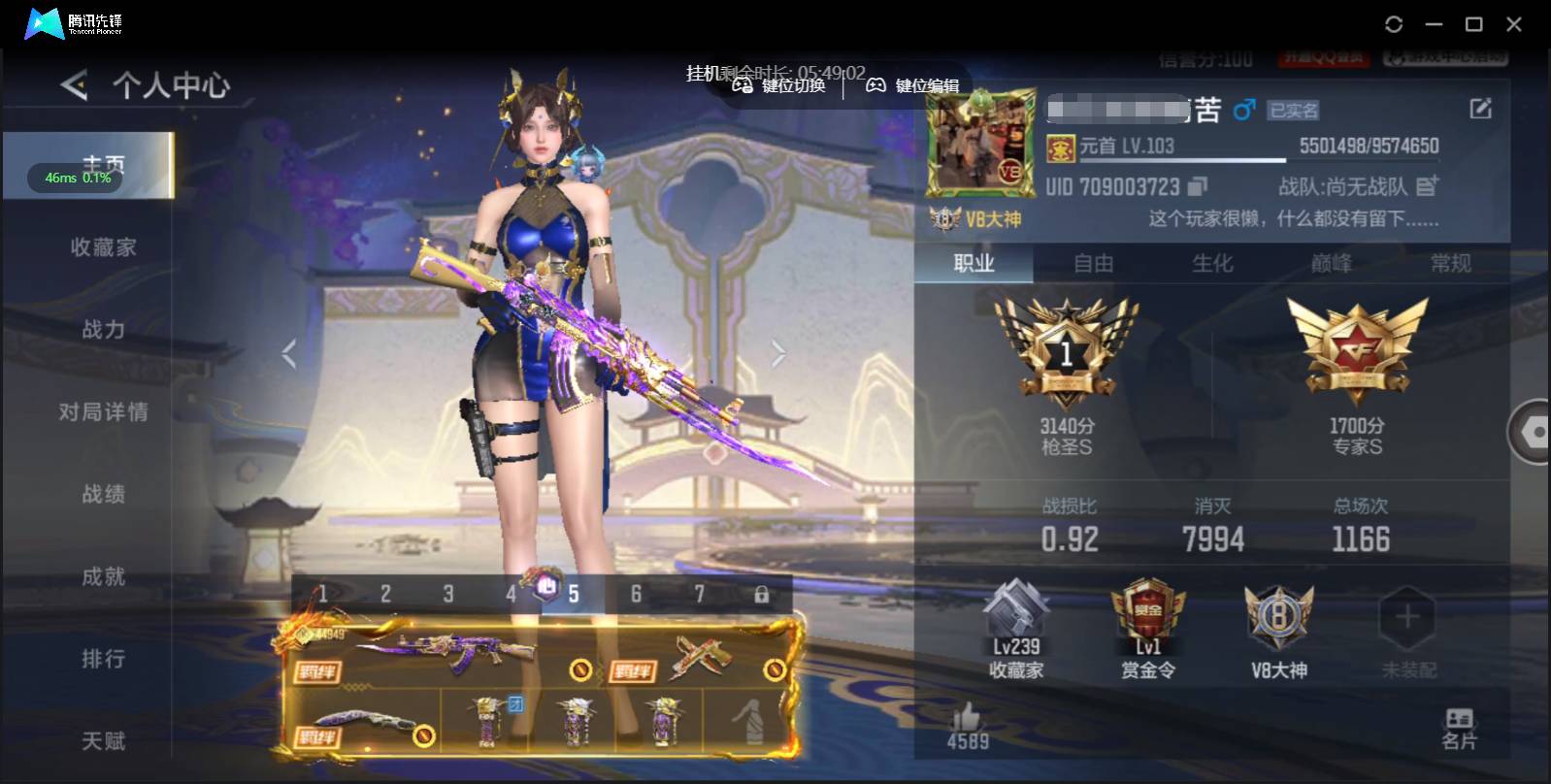View the 排行 rankings page
Image resolution: width=1551 pixels, height=784 pixels.
(x=103, y=660)
